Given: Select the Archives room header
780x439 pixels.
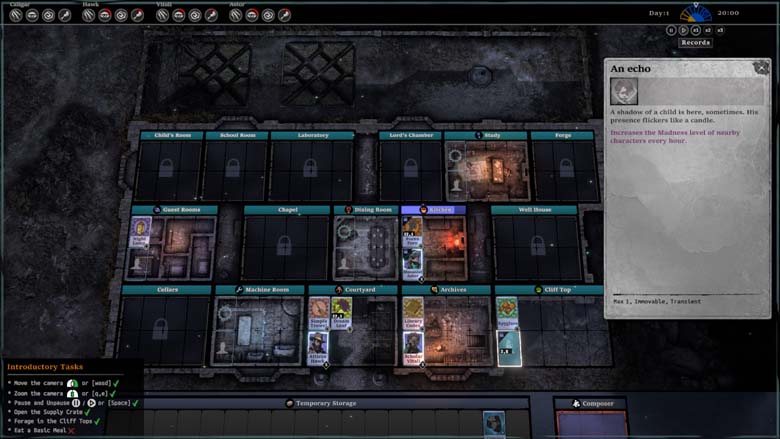Looking at the screenshot, I should coord(447,290).
